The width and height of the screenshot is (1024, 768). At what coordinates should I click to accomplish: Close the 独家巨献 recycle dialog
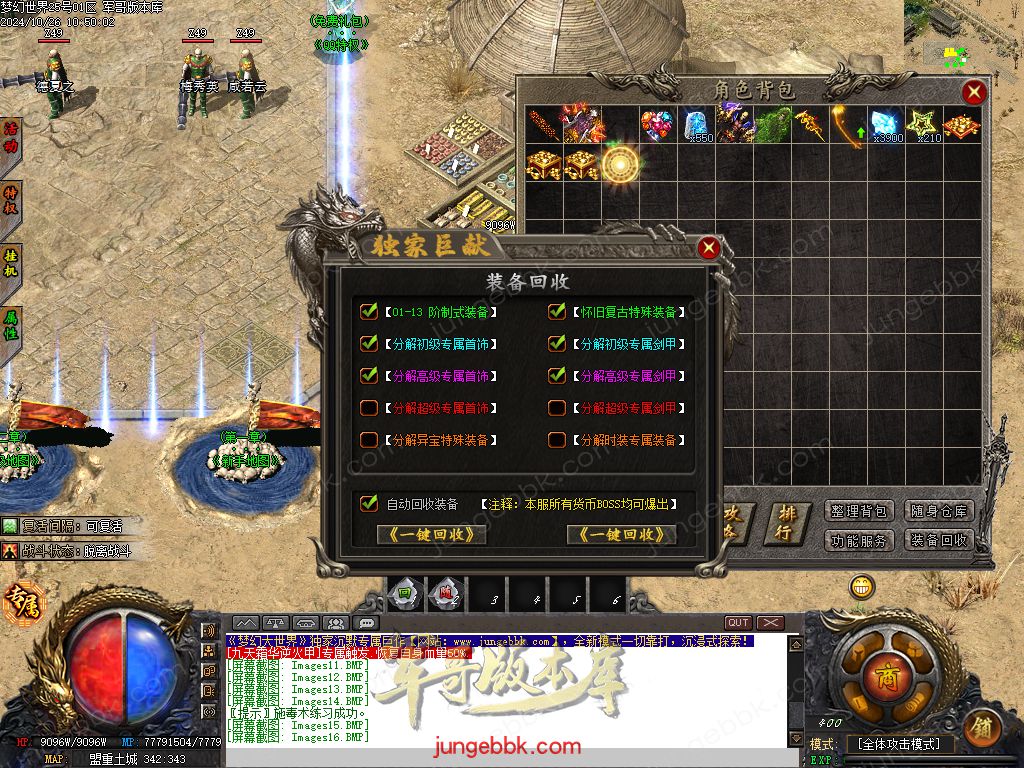pos(708,247)
